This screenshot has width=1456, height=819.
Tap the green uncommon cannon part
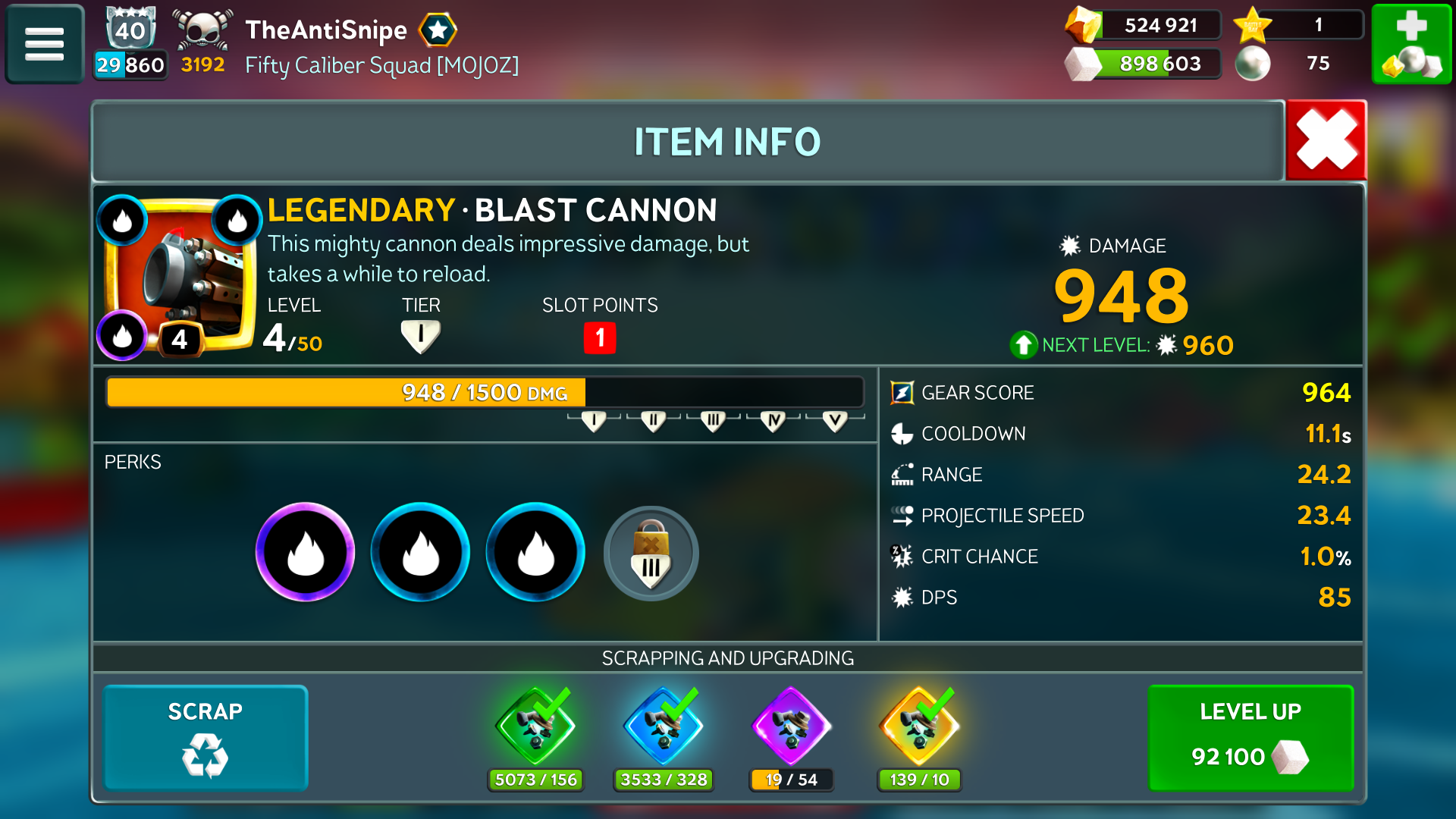pos(535,728)
